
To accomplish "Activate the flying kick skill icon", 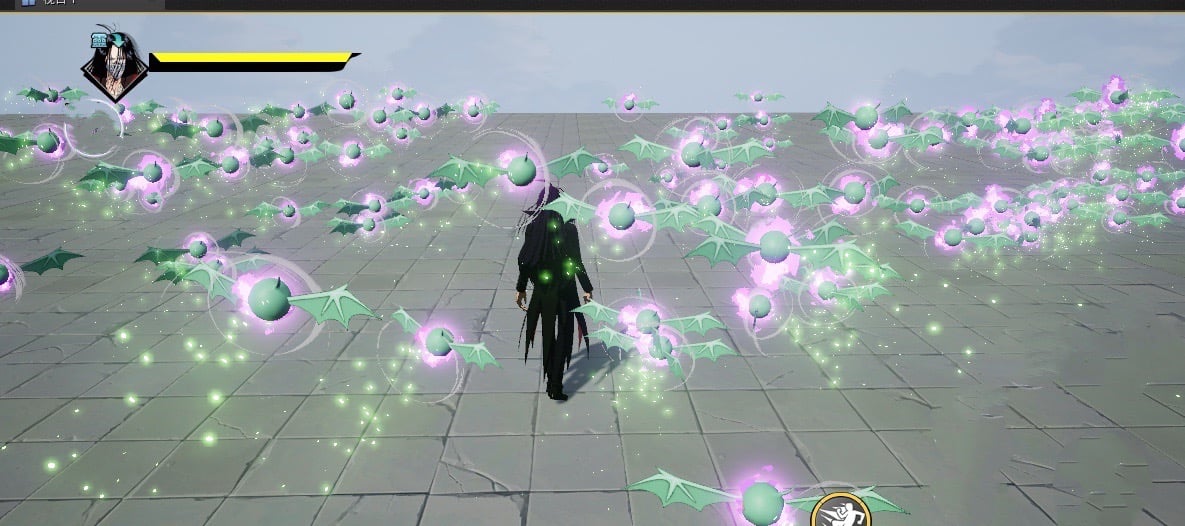I will coord(840,512).
